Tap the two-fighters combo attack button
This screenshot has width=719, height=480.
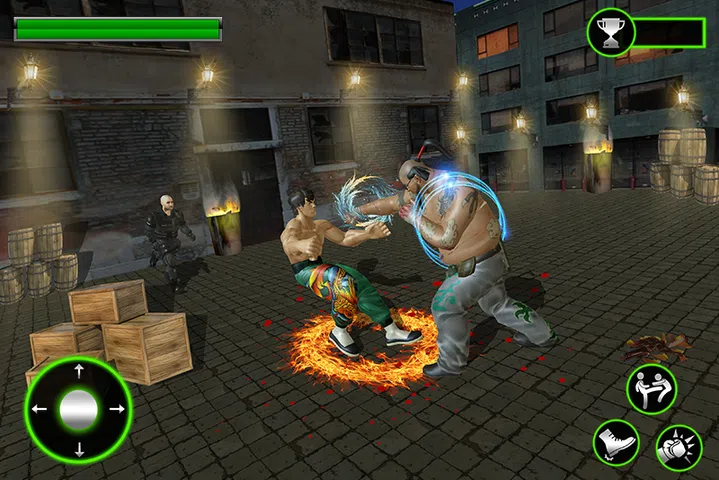pos(651,389)
